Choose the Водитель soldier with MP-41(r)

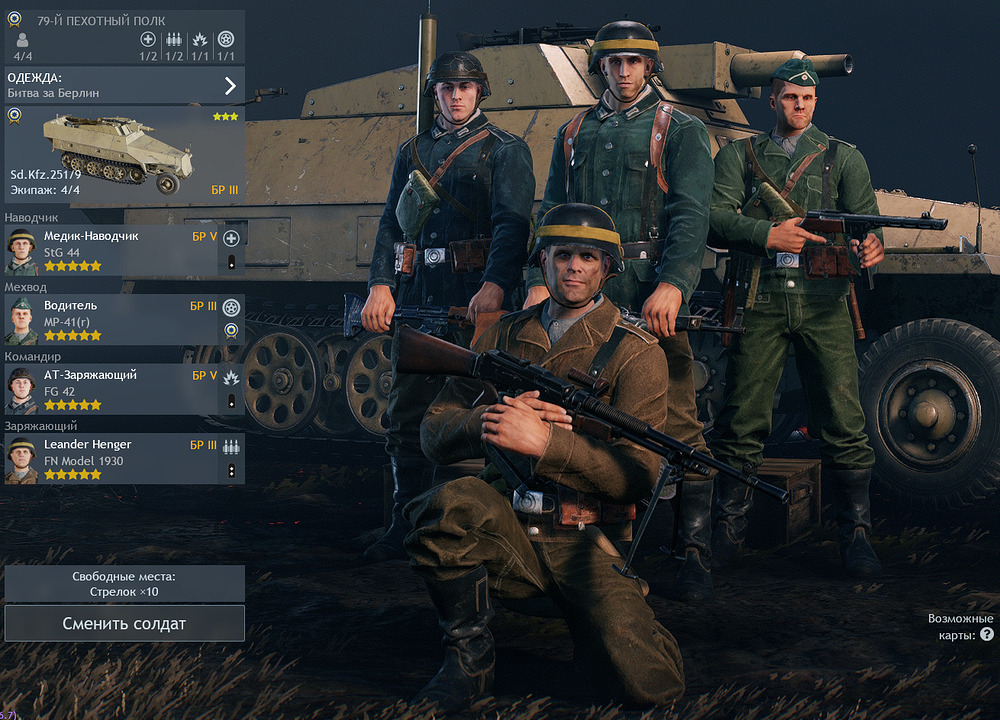tap(110, 320)
